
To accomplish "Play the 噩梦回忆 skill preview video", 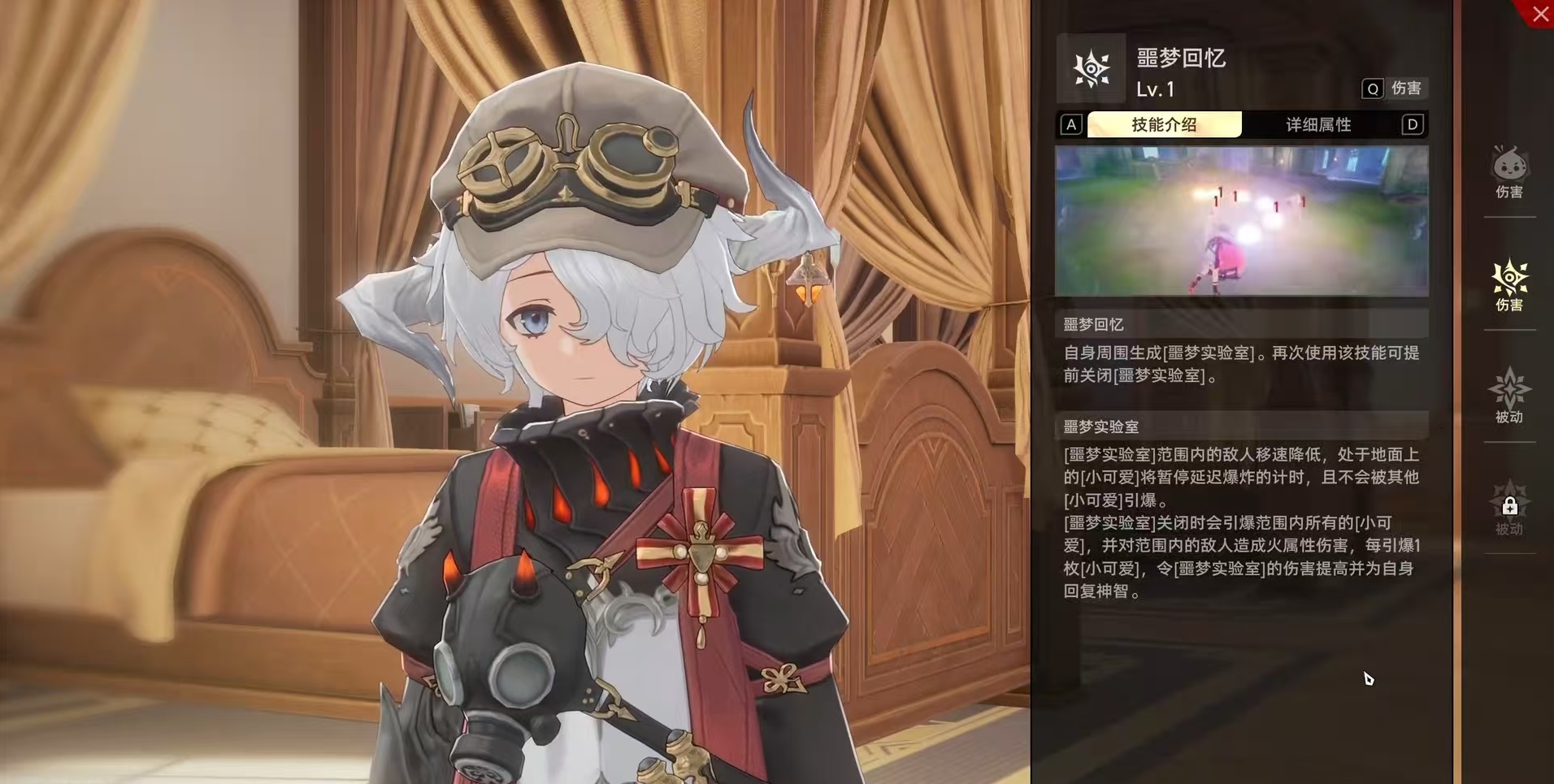I will (x=1241, y=221).
